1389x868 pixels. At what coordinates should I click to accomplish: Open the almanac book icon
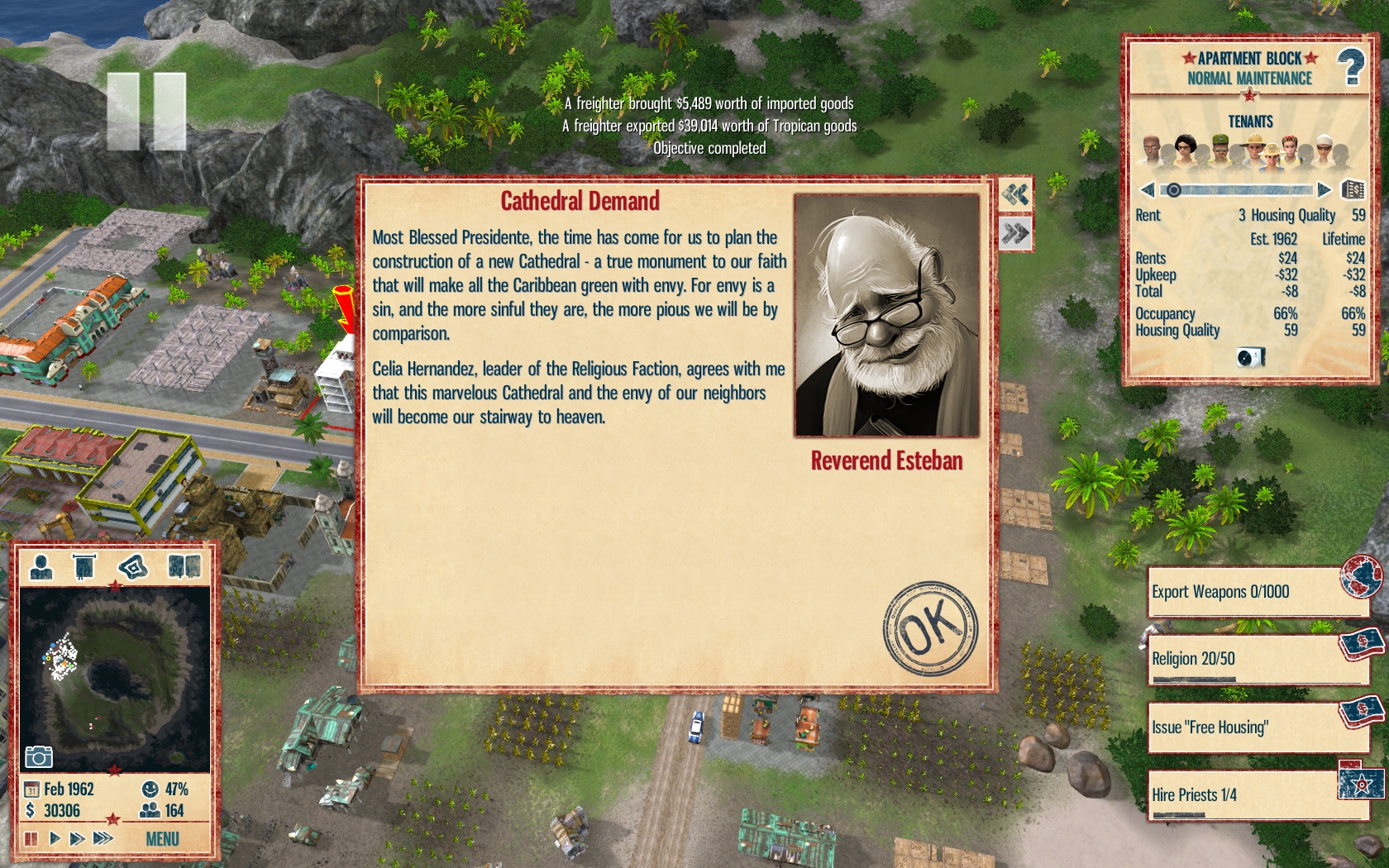(x=184, y=567)
